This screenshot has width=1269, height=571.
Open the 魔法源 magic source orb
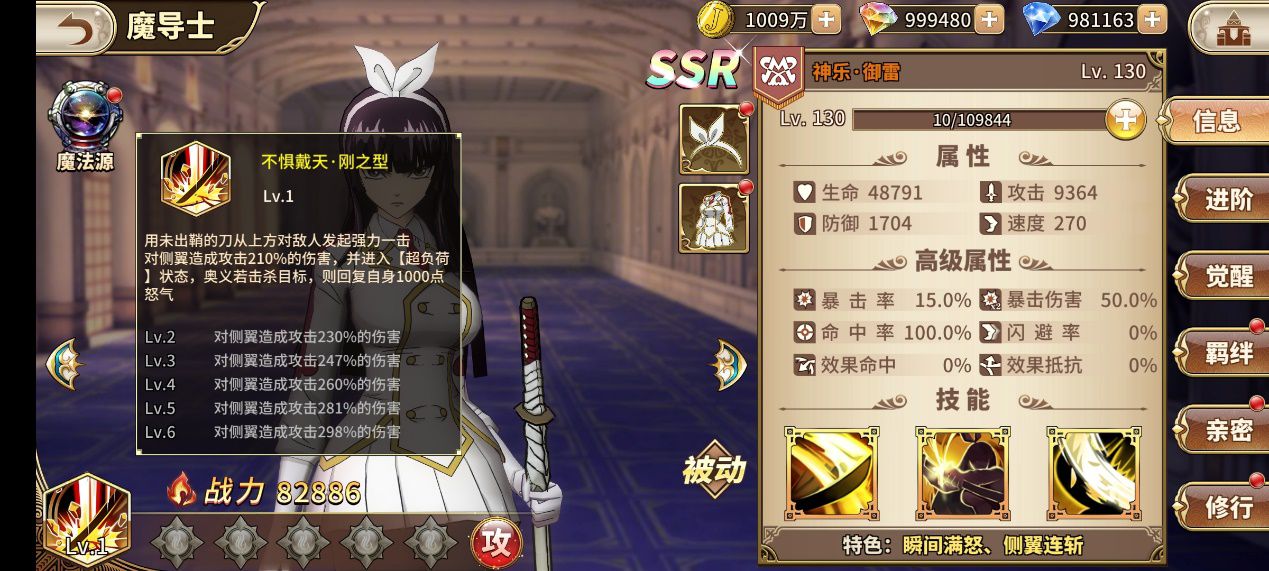coord(85,120)
